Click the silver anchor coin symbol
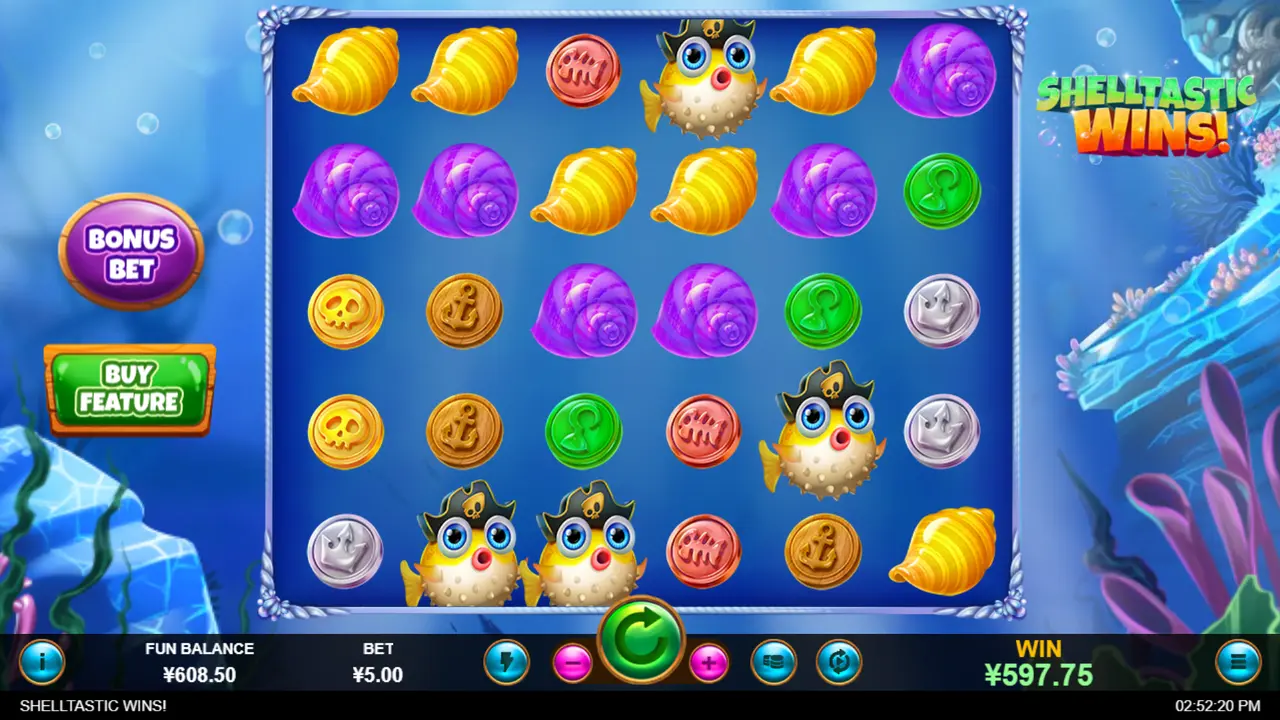Viewport: 1280px width, 720px height. click(x=941, y=311)
